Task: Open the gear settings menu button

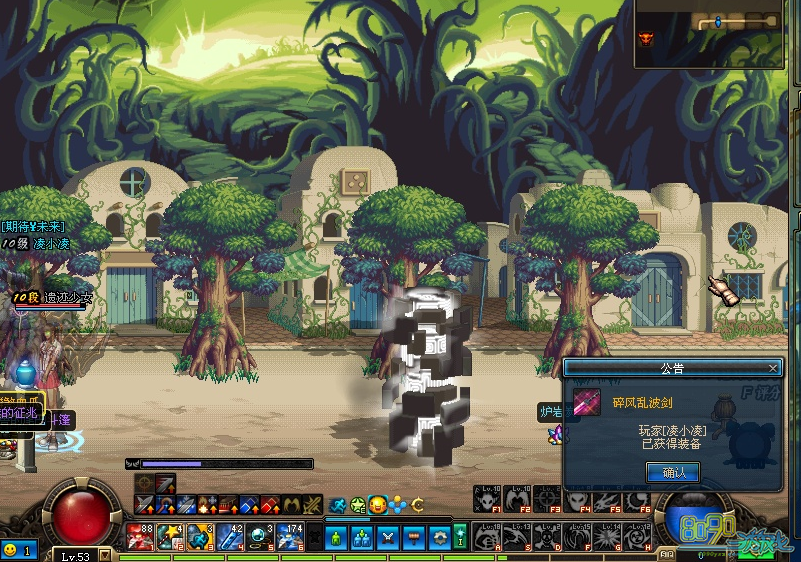Action: coord(439,537)
